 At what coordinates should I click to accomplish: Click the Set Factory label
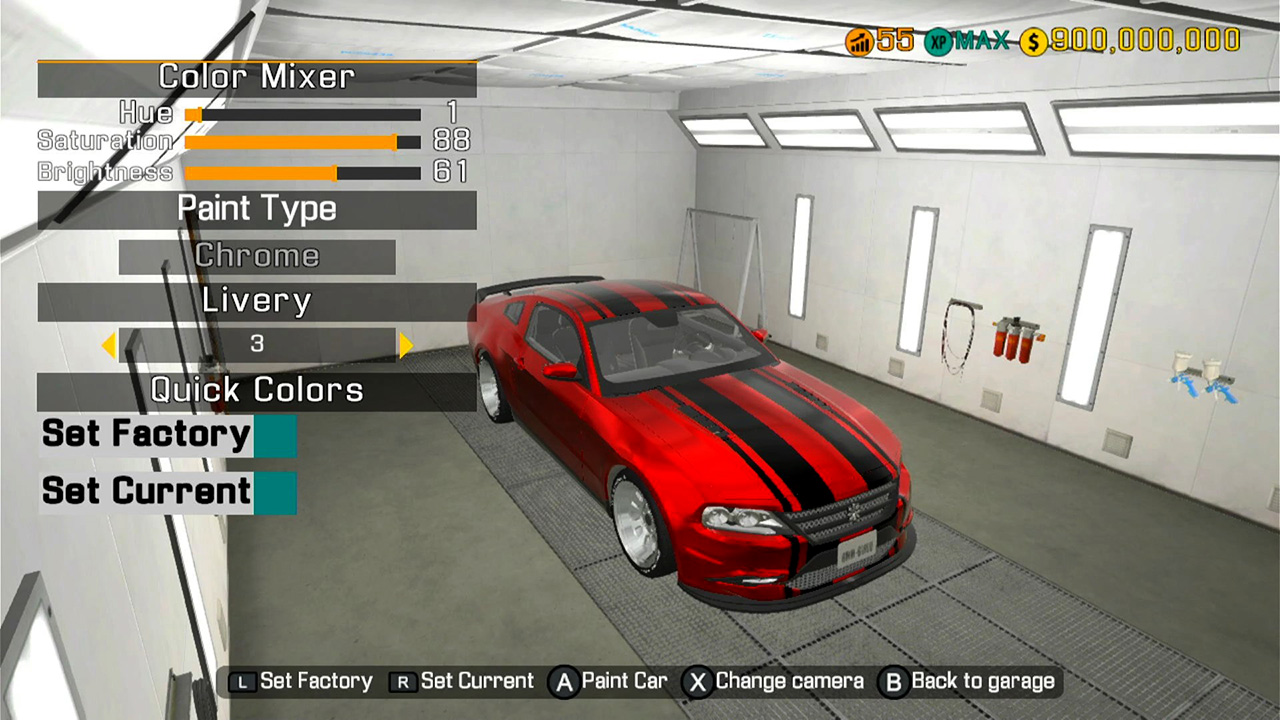(144, 434)
